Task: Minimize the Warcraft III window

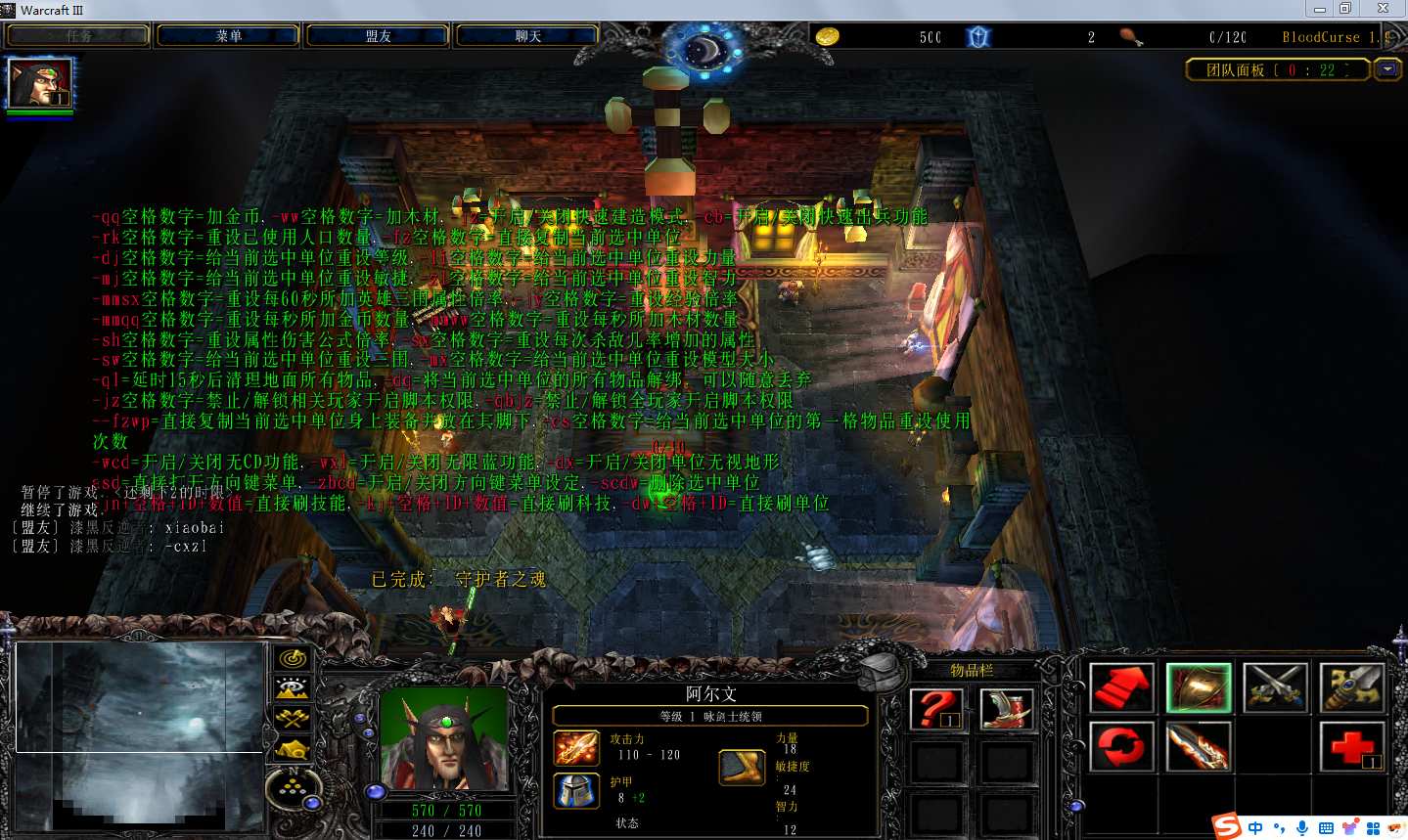Action: (x=1320, y=9)
